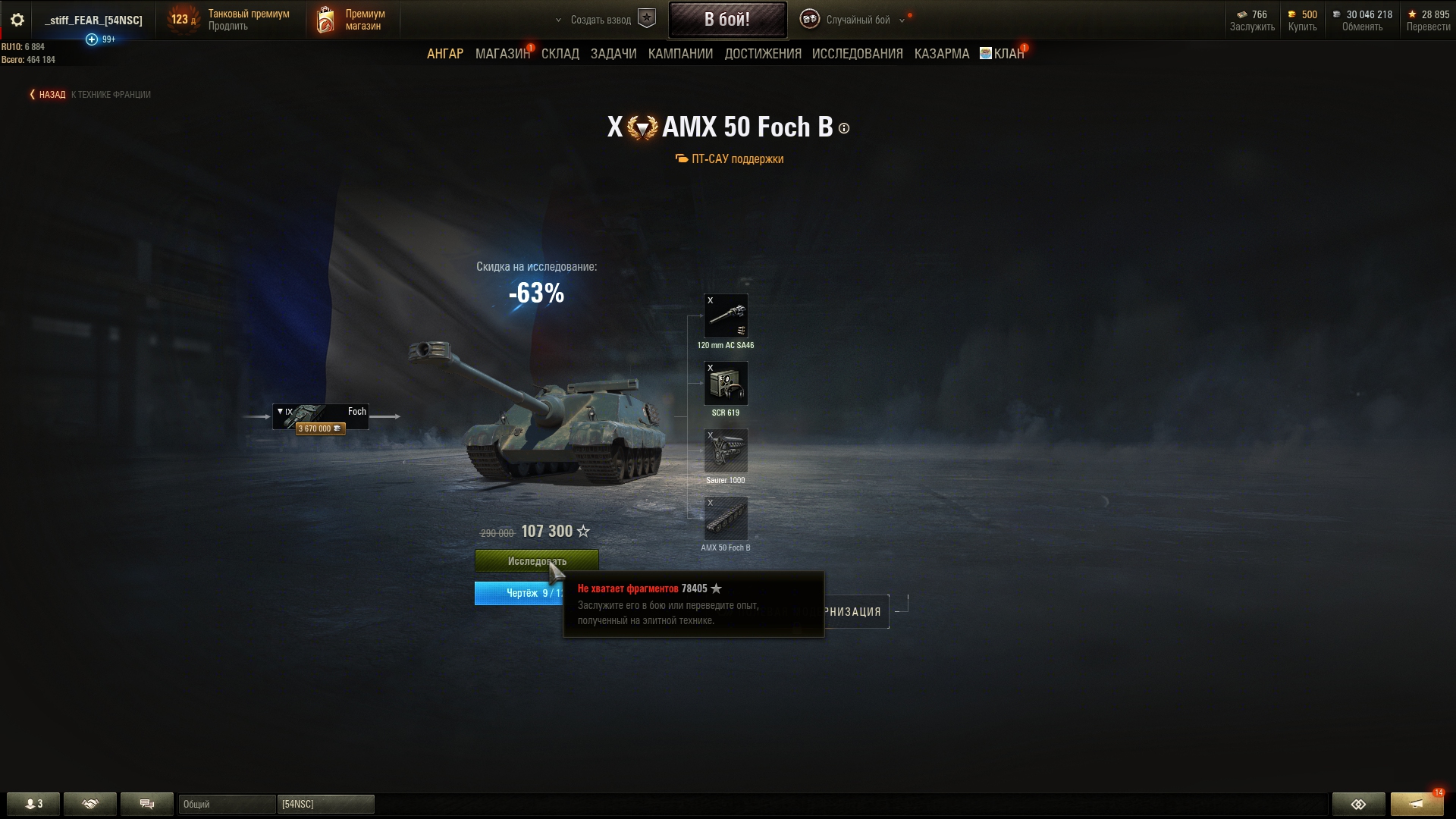Viewport: 1456px width, 819px height.
Task: Go to the СКЛАД tab
Action: [560, 54]
